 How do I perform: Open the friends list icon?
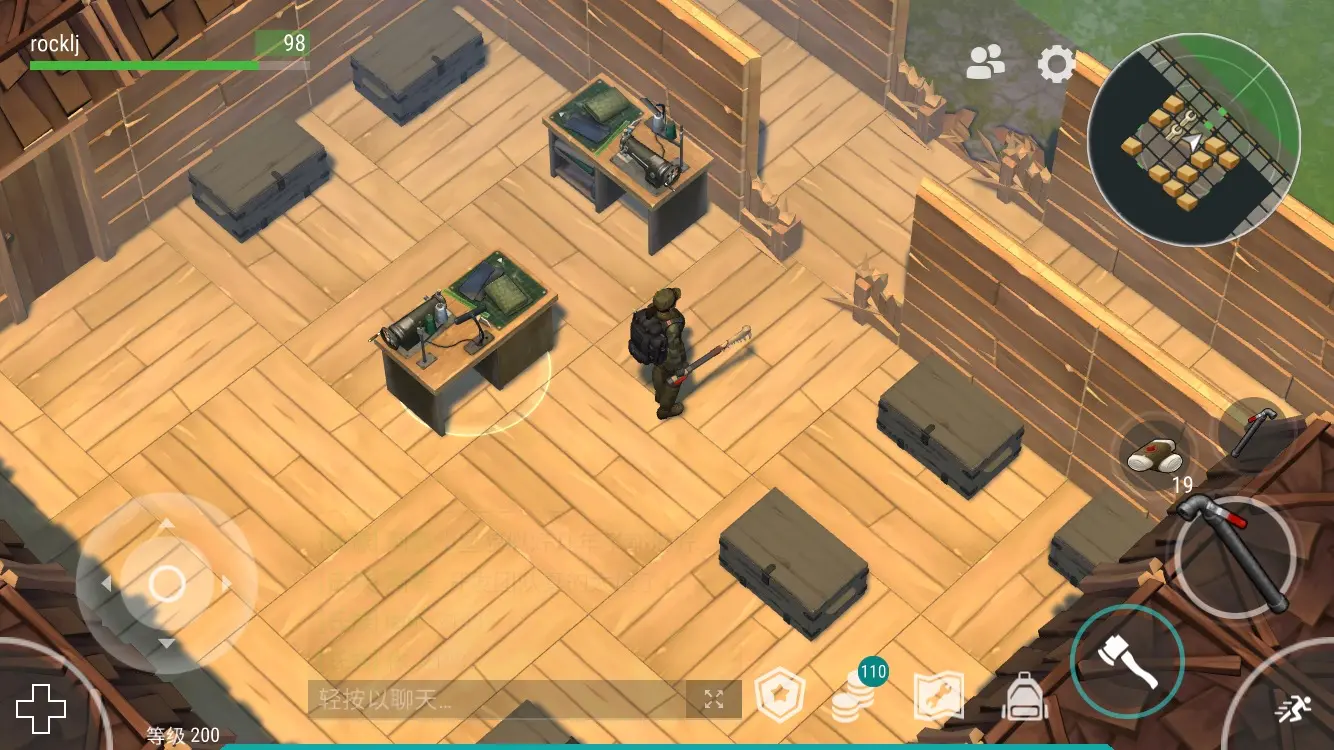[x=986, y=63]
